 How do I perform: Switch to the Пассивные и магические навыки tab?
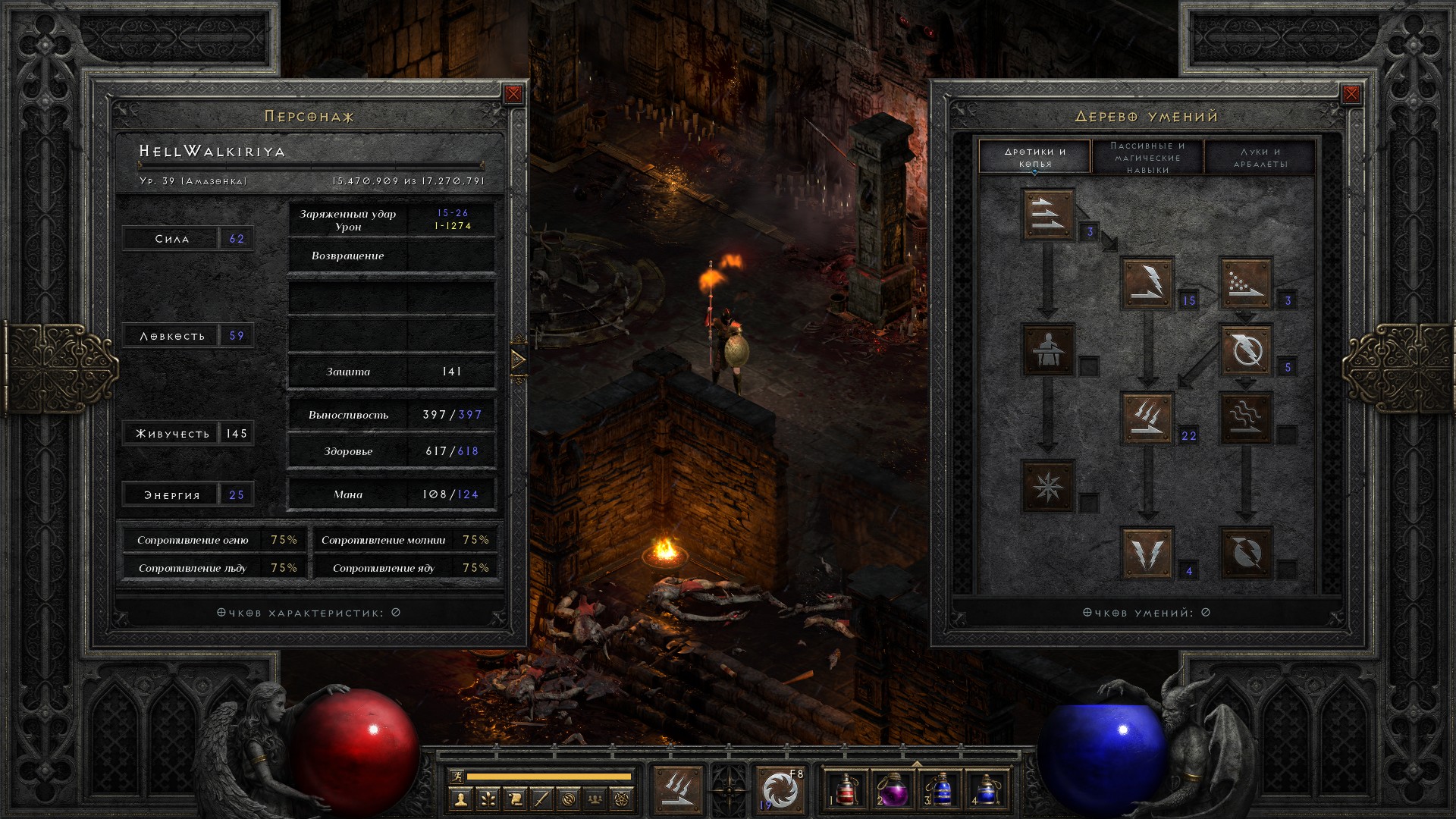pyautogui.click(x=1147, y=157)
